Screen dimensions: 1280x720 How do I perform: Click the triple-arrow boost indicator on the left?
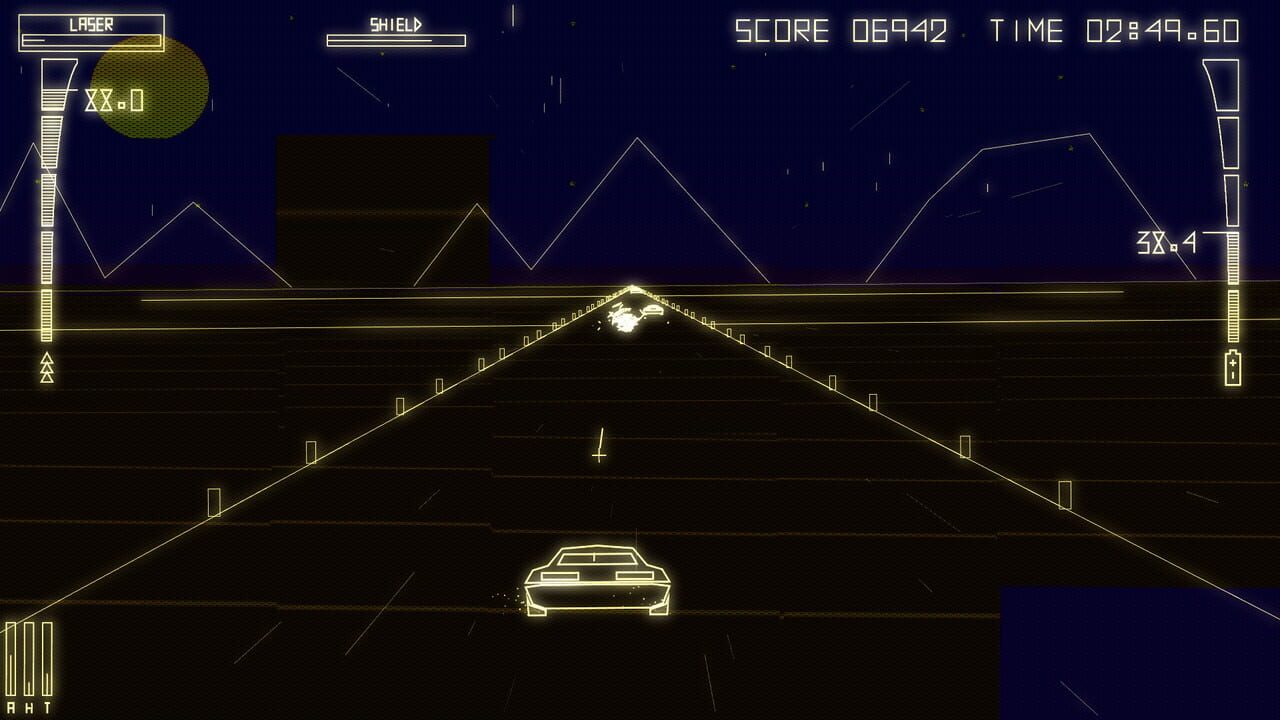[x=46, y=365]
